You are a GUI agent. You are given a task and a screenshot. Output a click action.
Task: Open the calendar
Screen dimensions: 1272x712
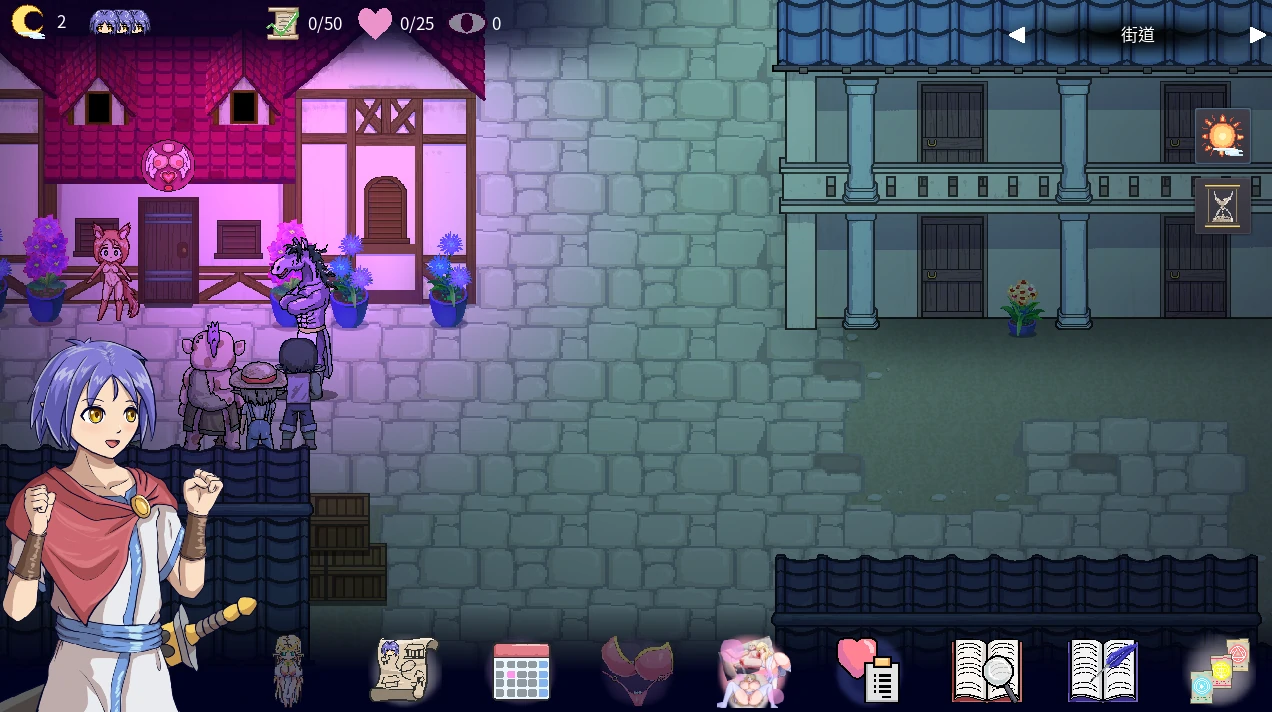pos(521,670)
